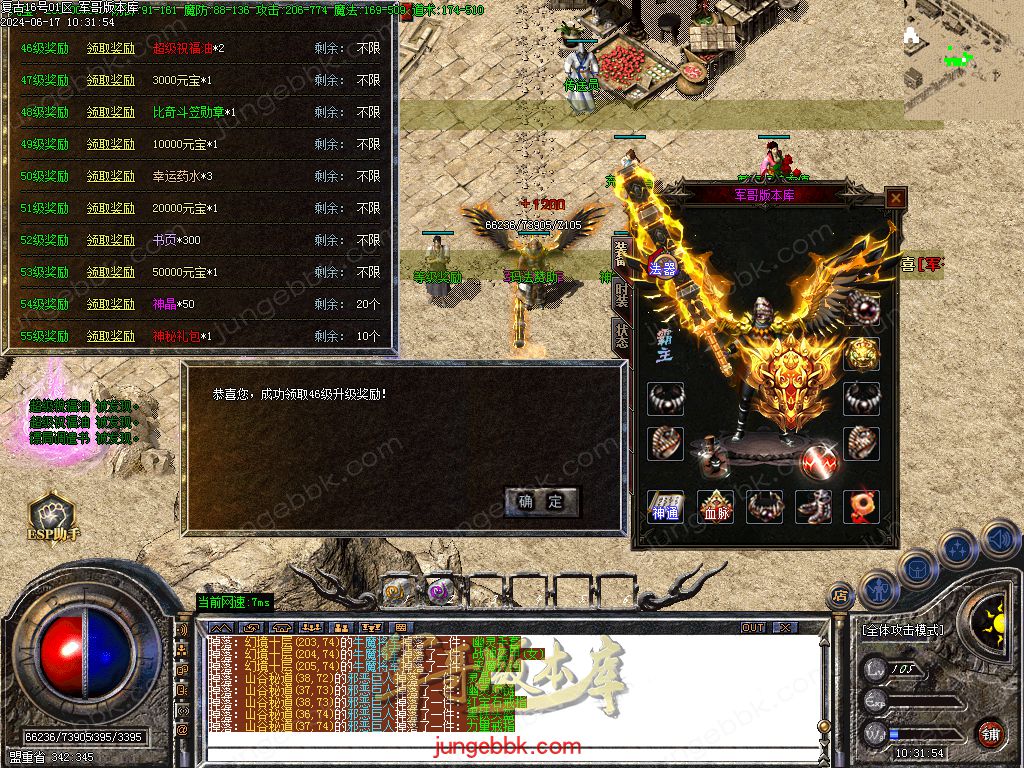Claim the level 52 book pages reward
This screenshot has width=1024, height=768.
click(110, 241)
